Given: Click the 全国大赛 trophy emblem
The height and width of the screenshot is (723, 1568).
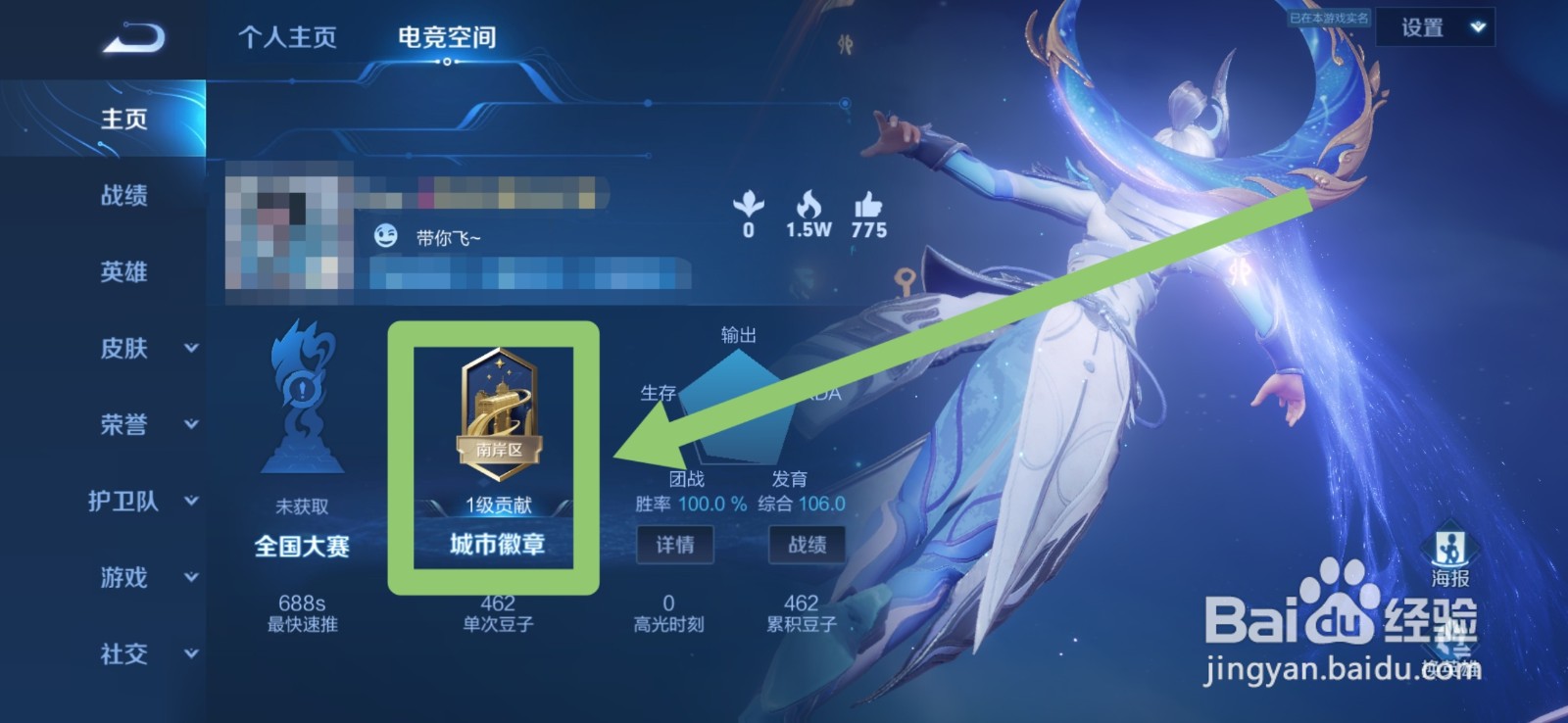Looking at the screenshot, I should point(304,411).
